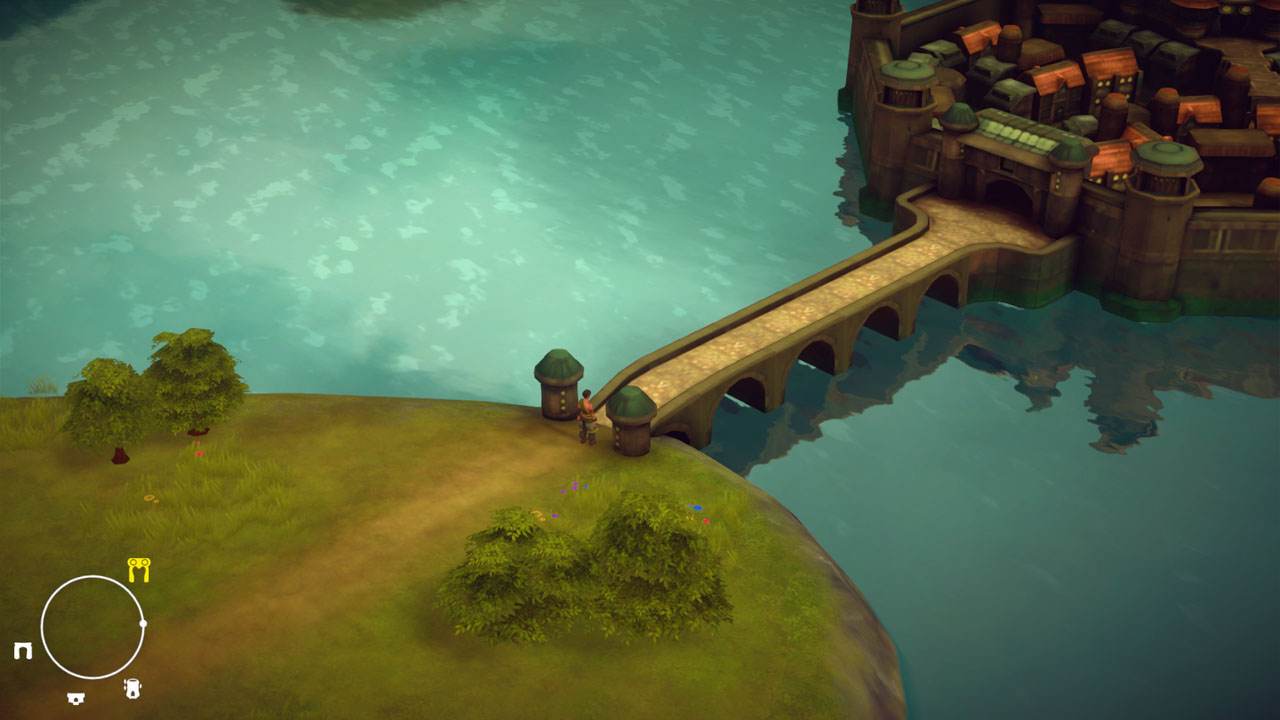Click the white marker dot on the compass ring
The image size is (1280, 720).
tap(143, 622)
